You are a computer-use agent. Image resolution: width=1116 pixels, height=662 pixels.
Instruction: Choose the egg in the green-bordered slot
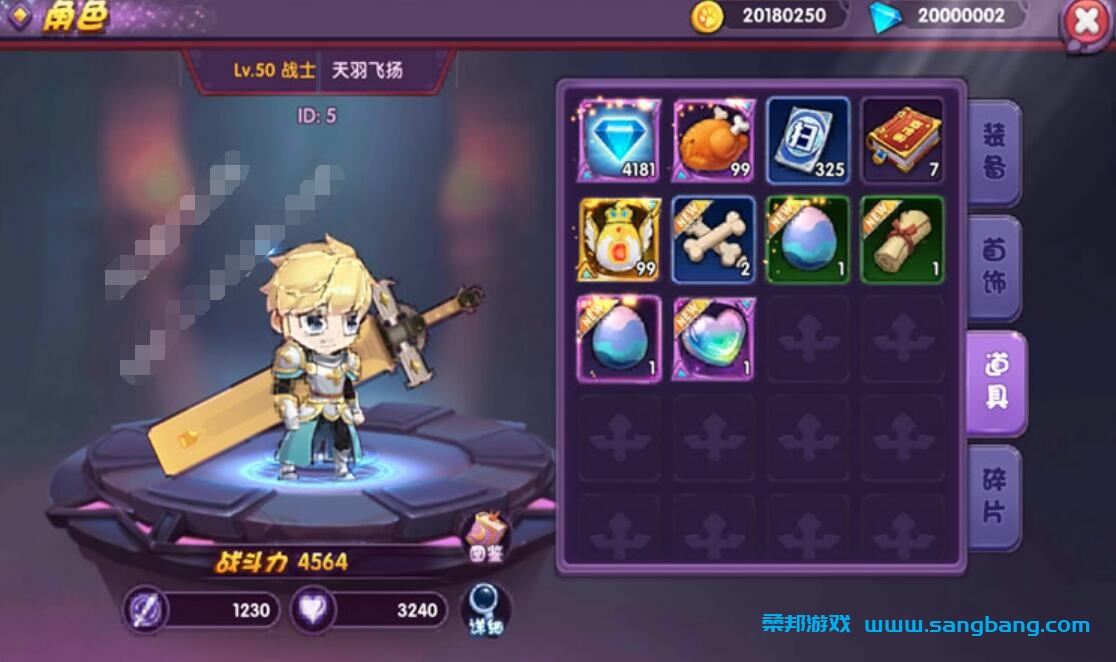point(808,239)
